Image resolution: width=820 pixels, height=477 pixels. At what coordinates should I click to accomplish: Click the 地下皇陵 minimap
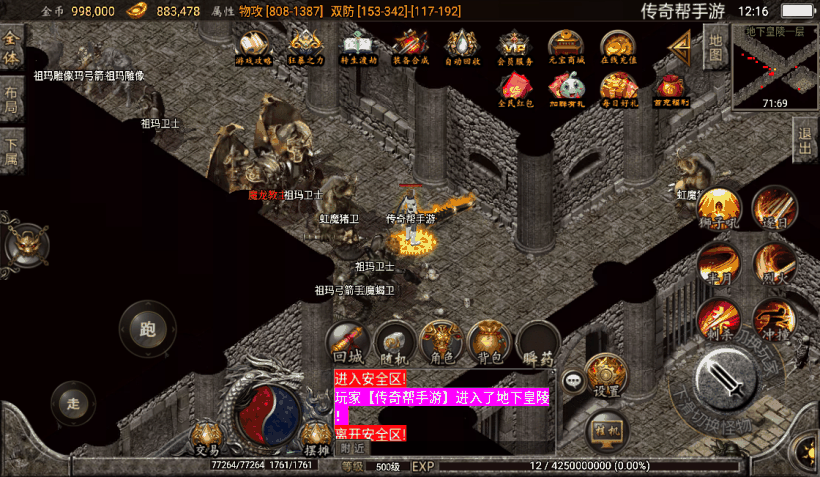[776, 65]
